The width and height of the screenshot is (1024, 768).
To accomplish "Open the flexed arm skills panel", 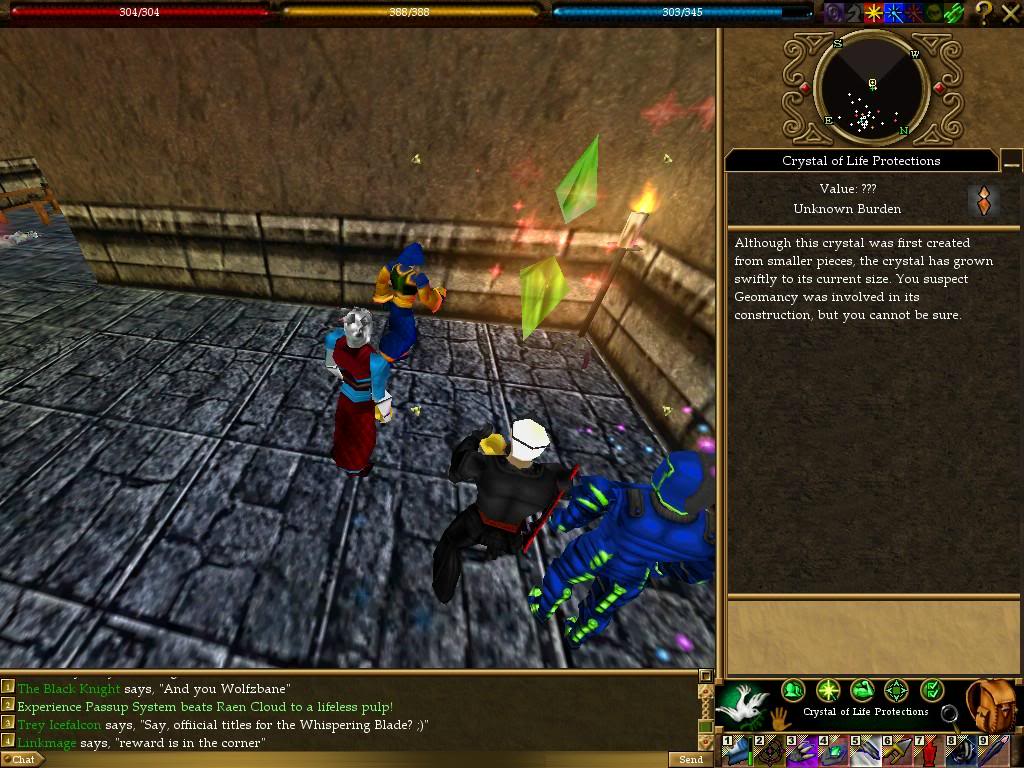I will (x=862, y=690).
